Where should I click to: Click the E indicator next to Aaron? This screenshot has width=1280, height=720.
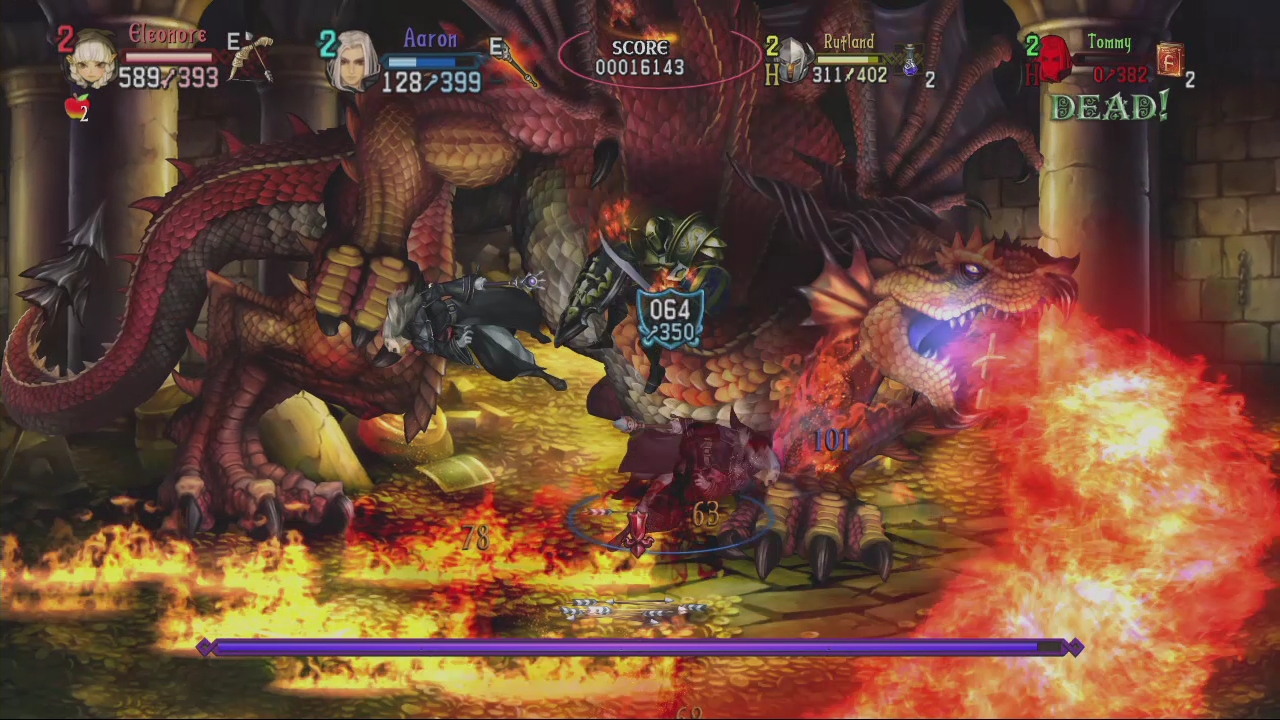click(x=497, y=45)
